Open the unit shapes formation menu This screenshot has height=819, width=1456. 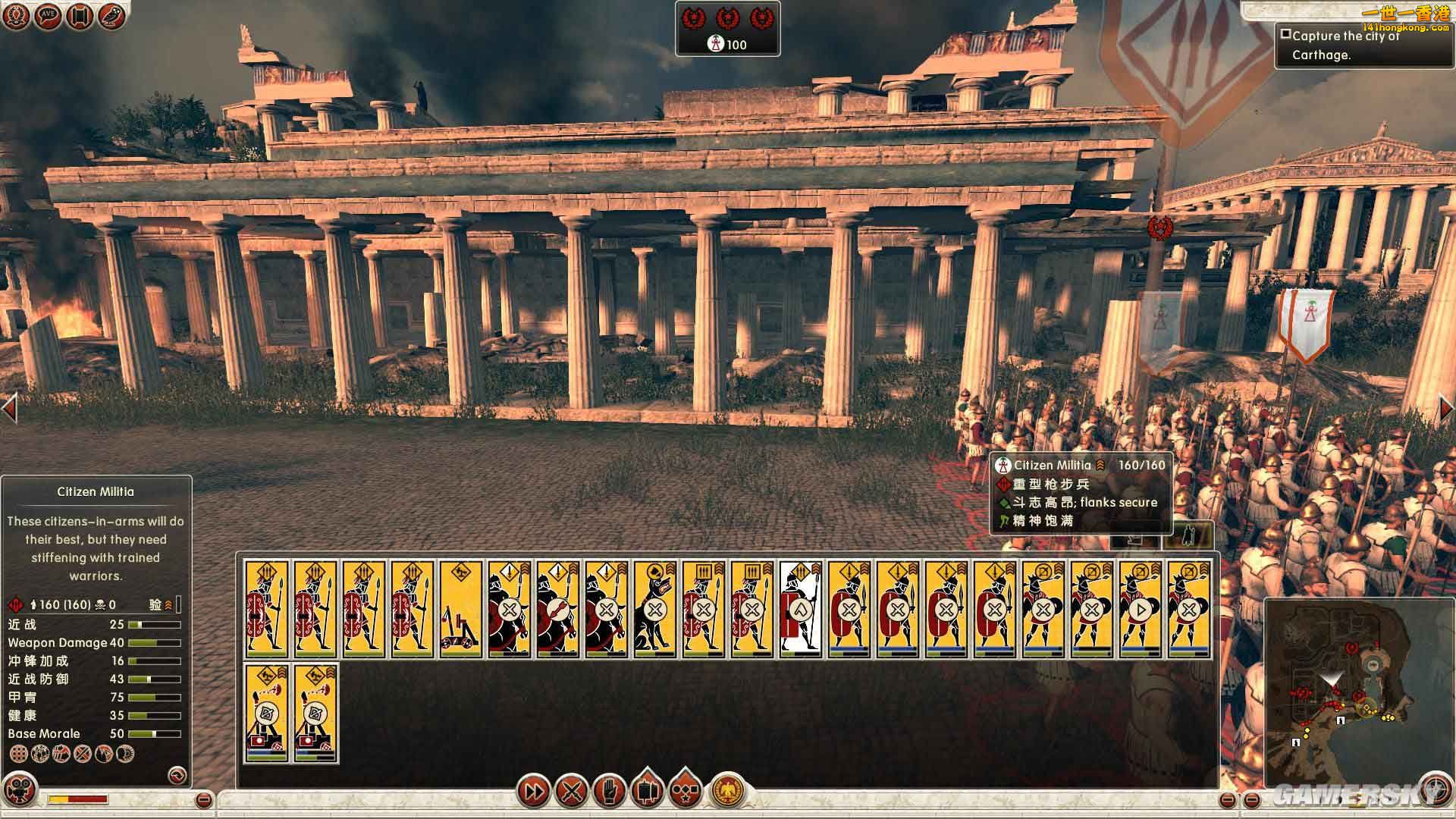coord(685,789)
